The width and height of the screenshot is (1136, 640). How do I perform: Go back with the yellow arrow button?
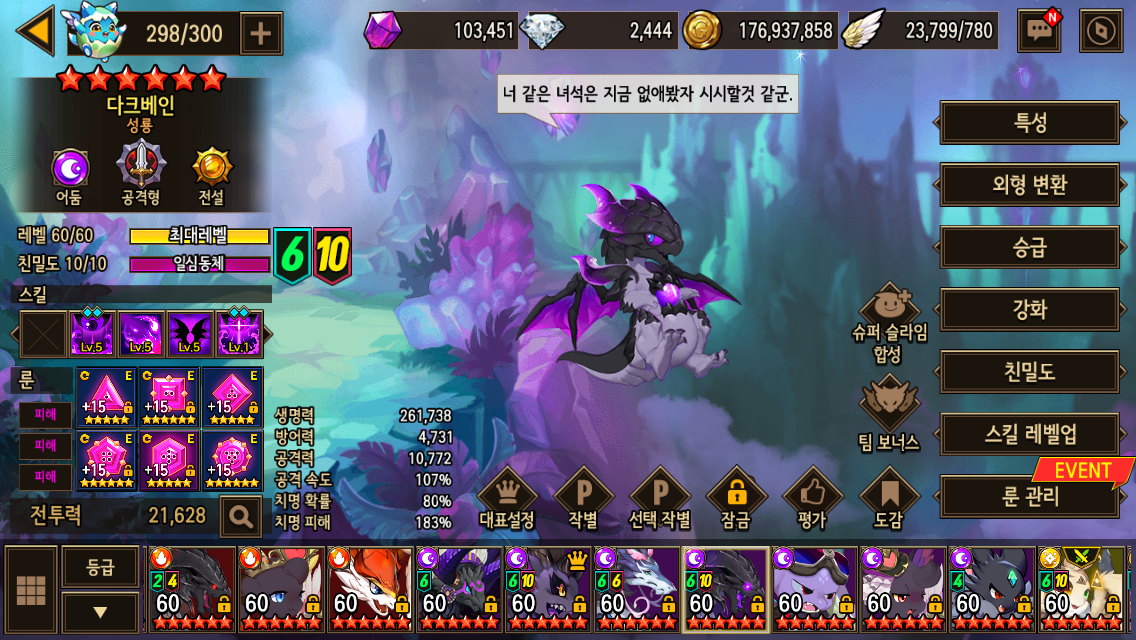(x=36, y=31)
